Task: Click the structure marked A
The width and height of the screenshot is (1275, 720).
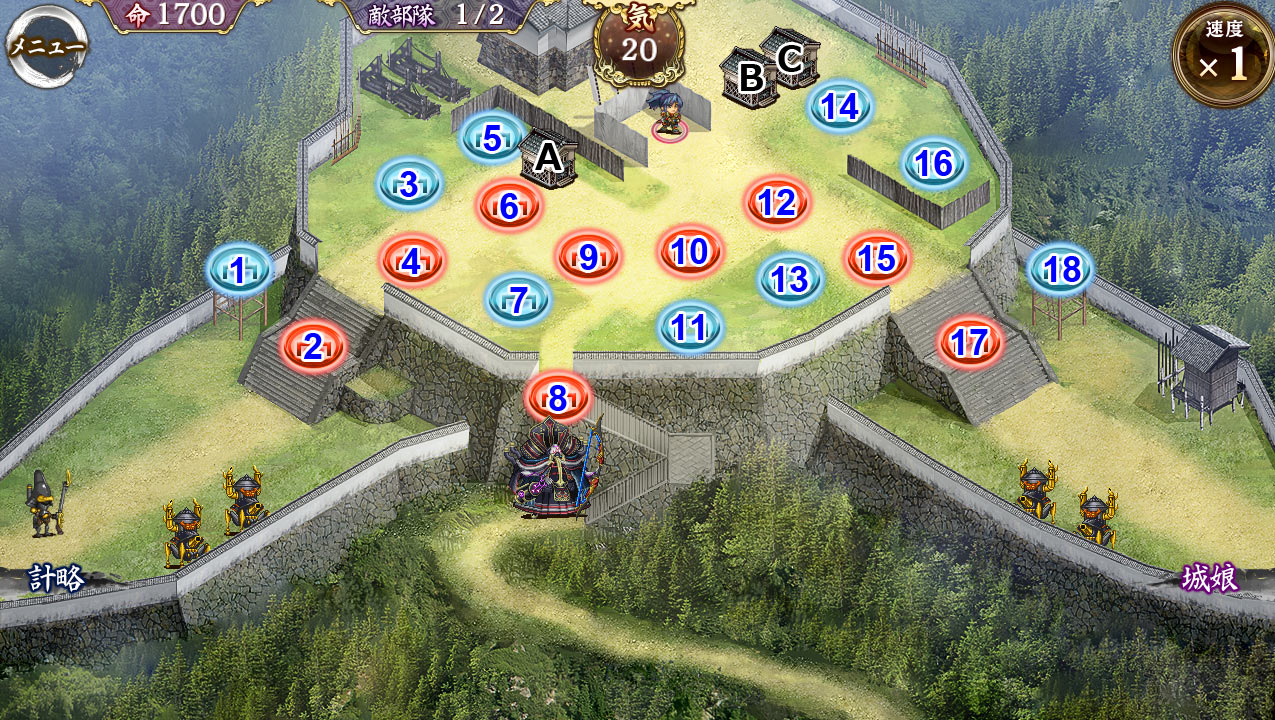Action: (x=548, y=159)
